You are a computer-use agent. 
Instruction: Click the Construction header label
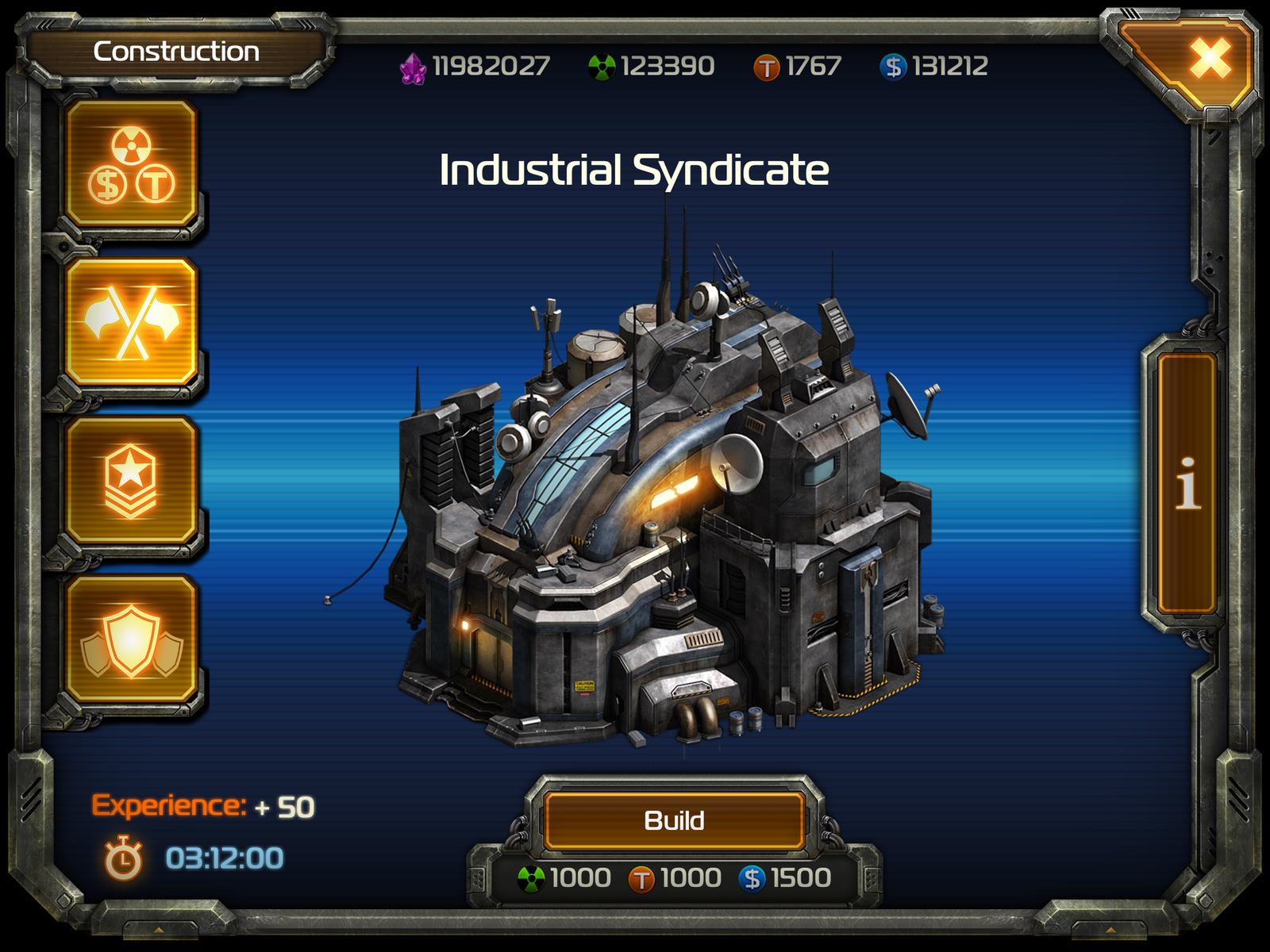click(176, 52)
